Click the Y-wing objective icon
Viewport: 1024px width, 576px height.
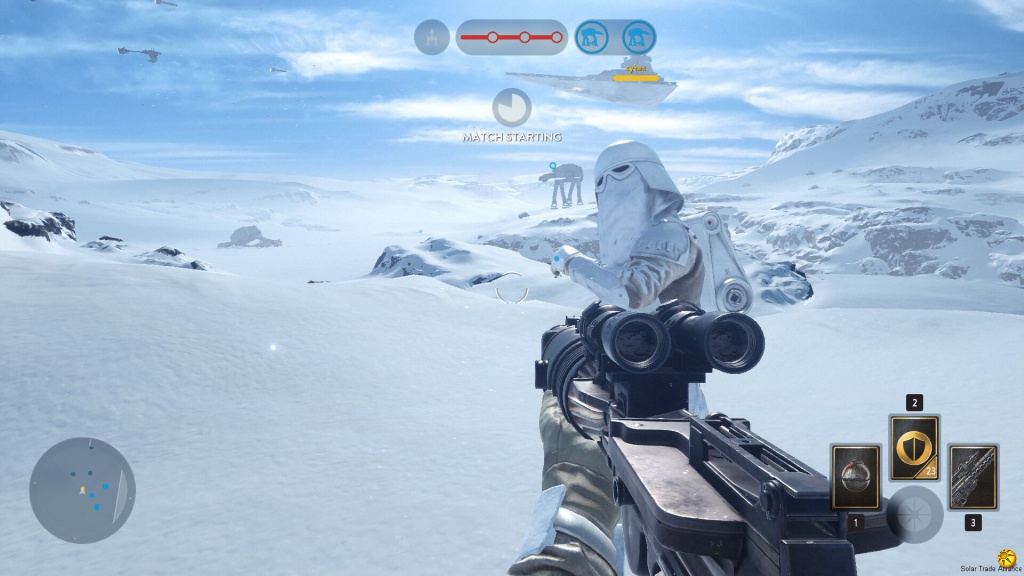pos(432,38)
